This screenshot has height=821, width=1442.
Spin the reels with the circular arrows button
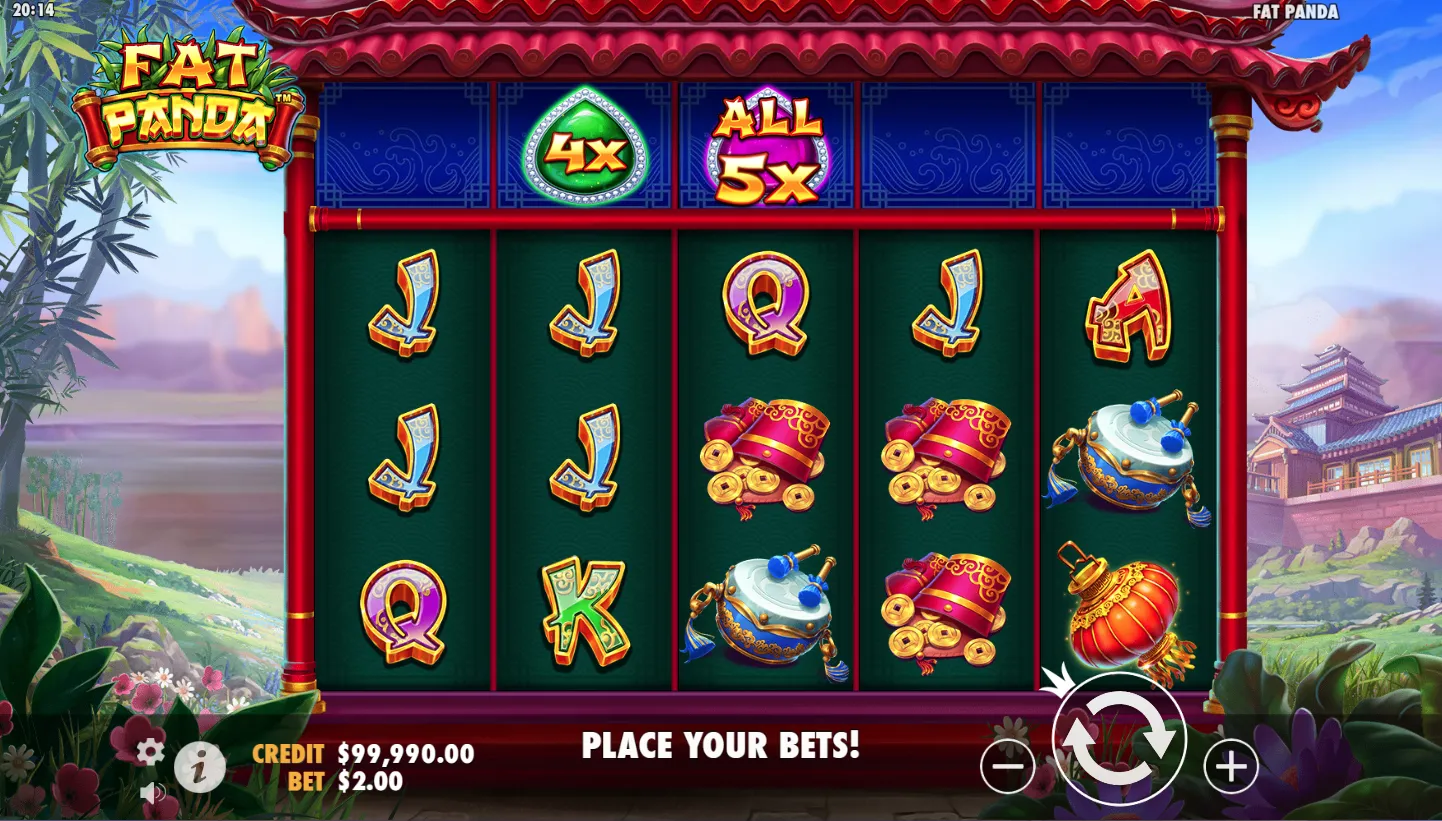coord(1118,740)
